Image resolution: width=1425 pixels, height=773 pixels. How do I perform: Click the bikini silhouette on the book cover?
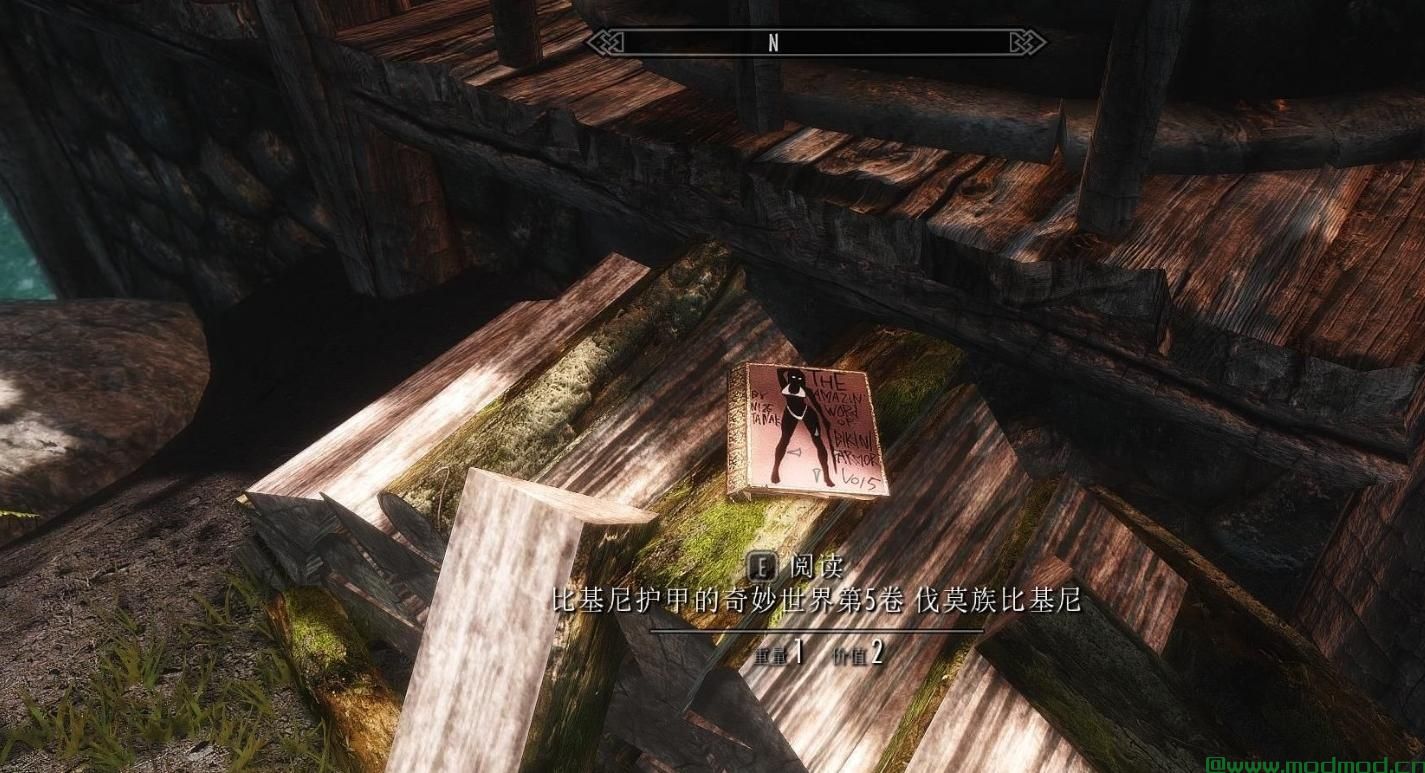coord(797,416)
